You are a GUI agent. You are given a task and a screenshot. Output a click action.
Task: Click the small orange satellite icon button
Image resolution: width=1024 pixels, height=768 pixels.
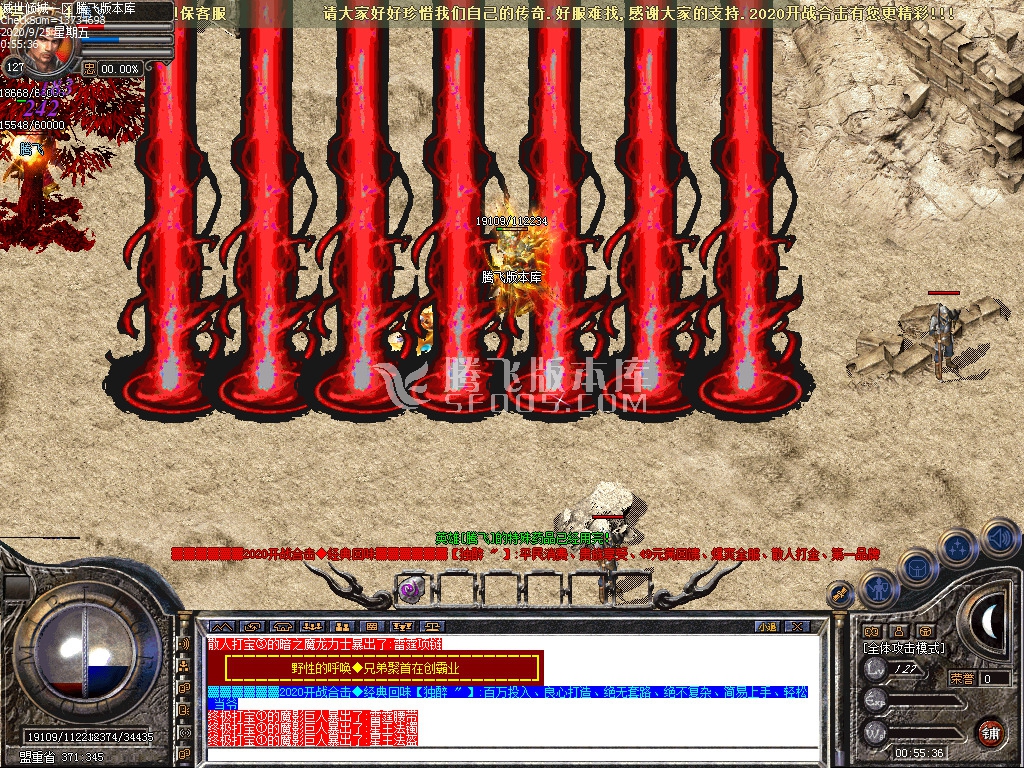[x=841, y=595]
